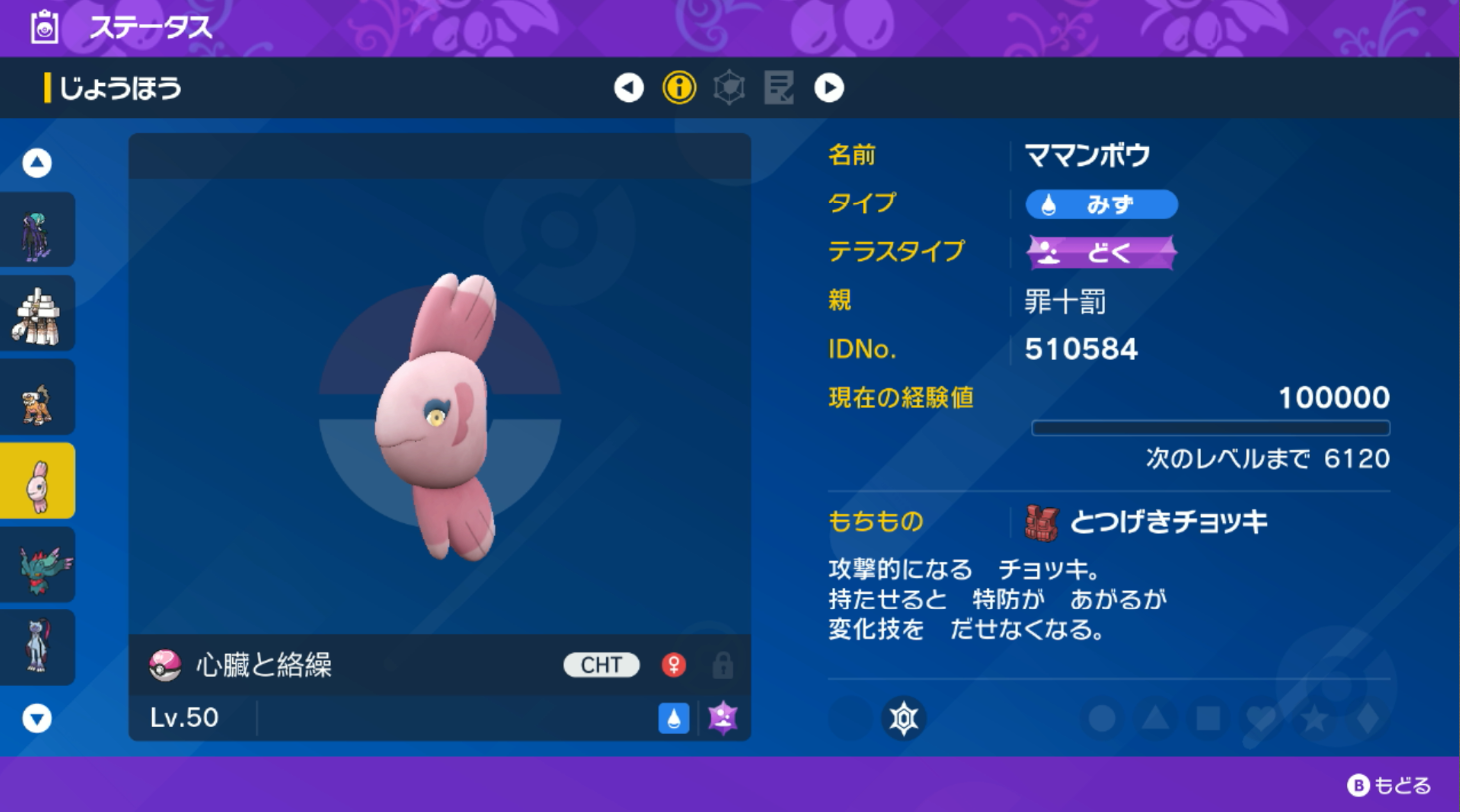Viewport: 1460px width, 812px height.
Task: Click the female gender symbol
Action: point(673,665)
